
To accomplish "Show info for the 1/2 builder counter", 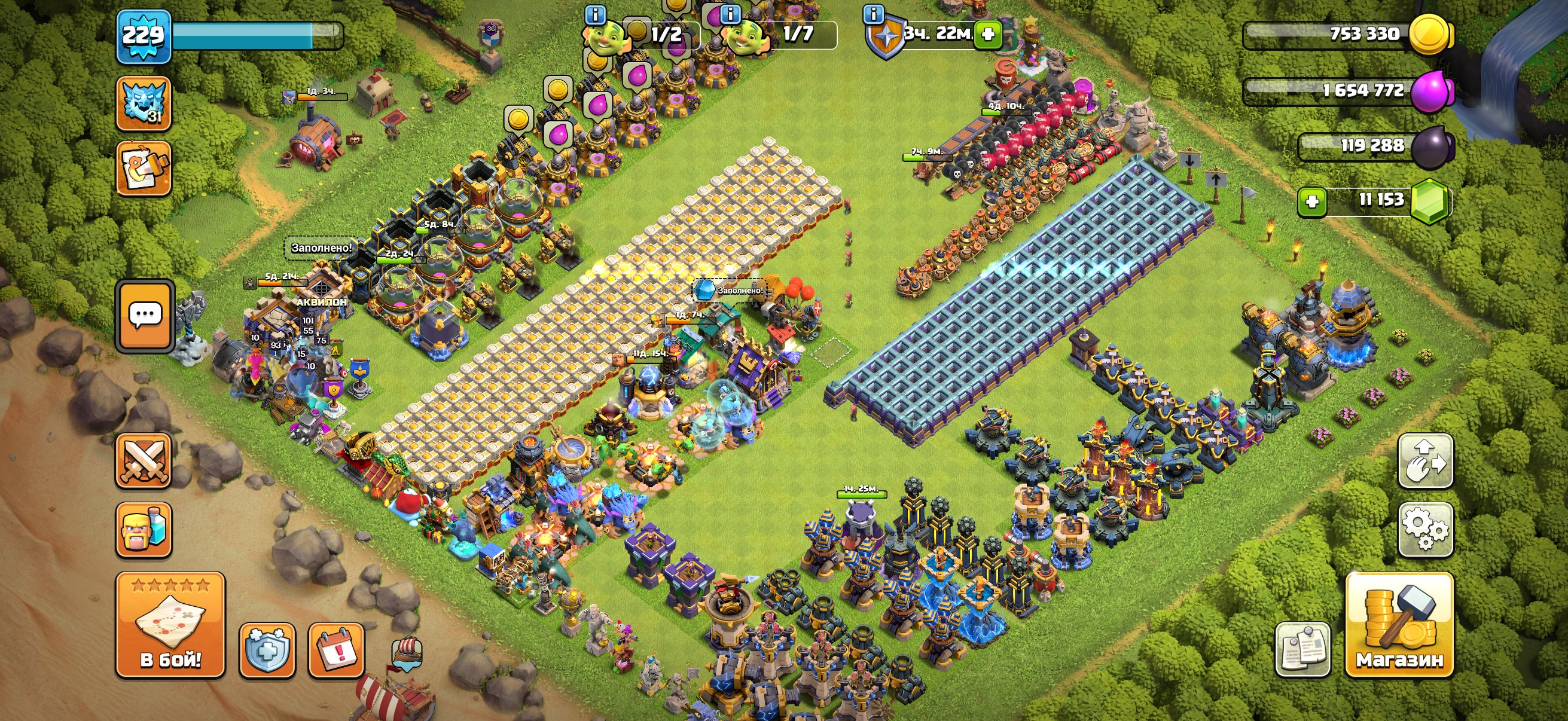I will click(595, 14).
